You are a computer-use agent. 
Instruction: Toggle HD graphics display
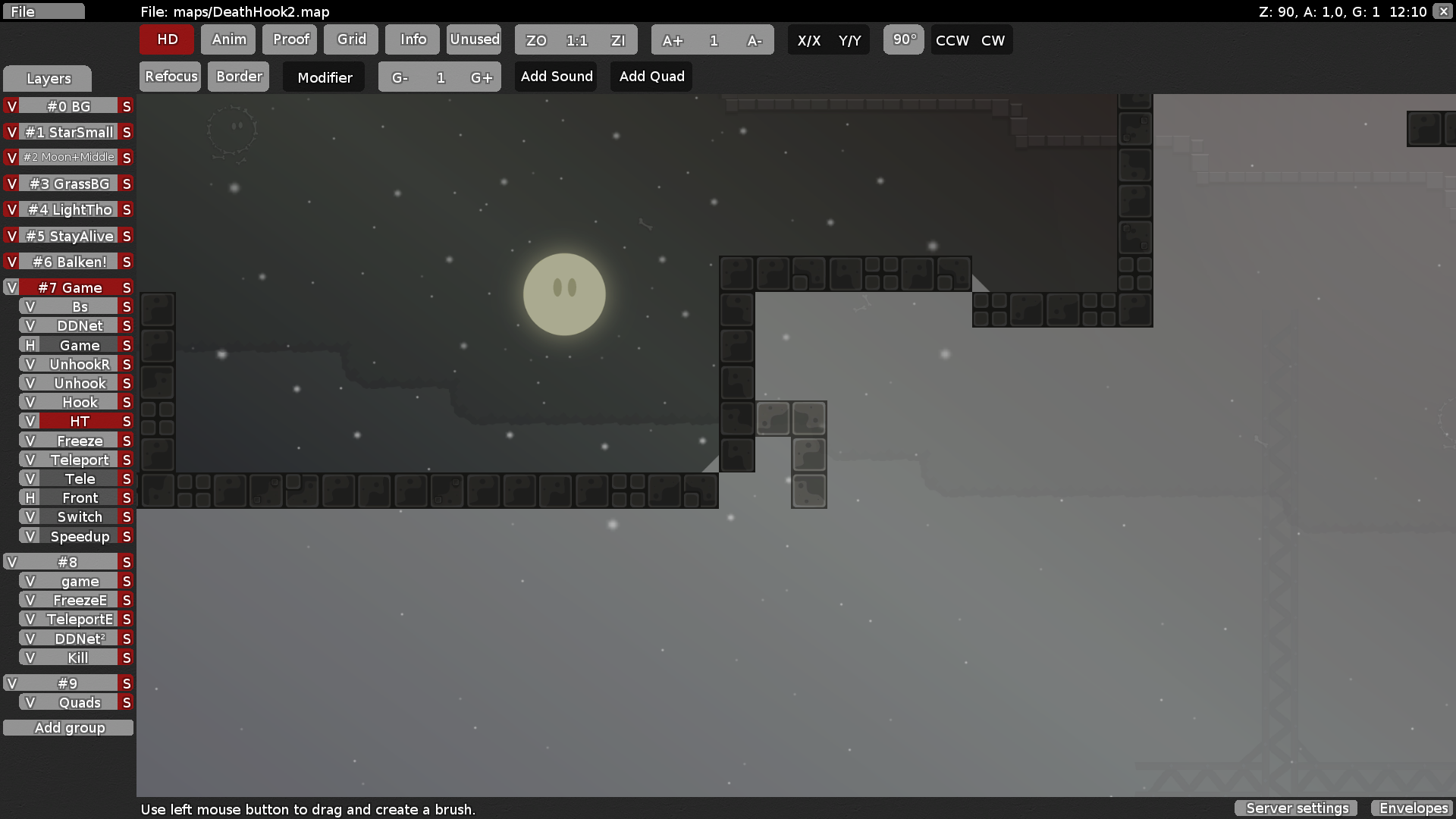pos(166,39)
